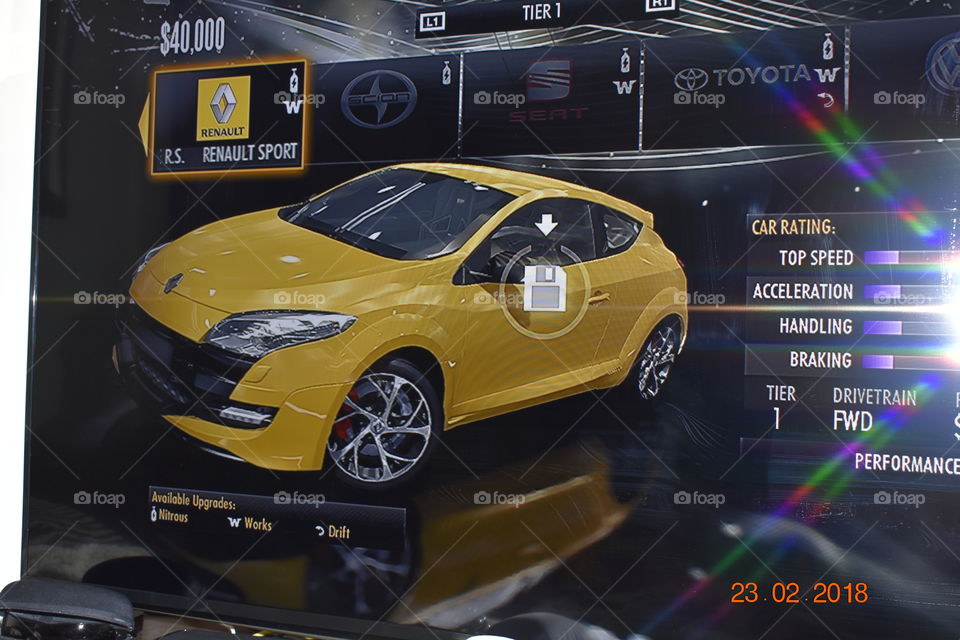960x640 pixels.
Task: Select the Renault Sport manufacturer tile
Action: (228, 116)
